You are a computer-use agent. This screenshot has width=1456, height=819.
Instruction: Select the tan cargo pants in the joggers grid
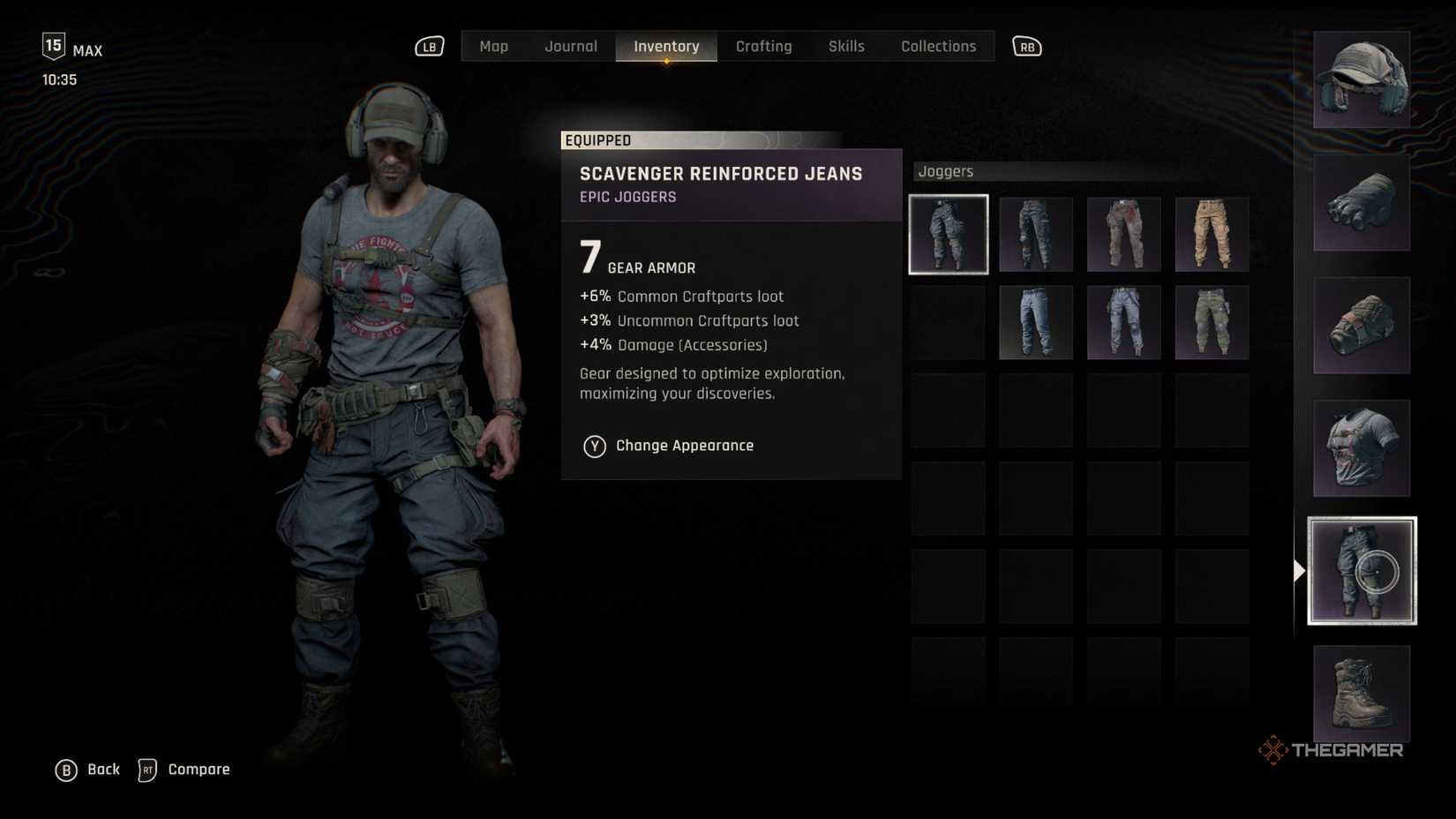click(1212, 233)
